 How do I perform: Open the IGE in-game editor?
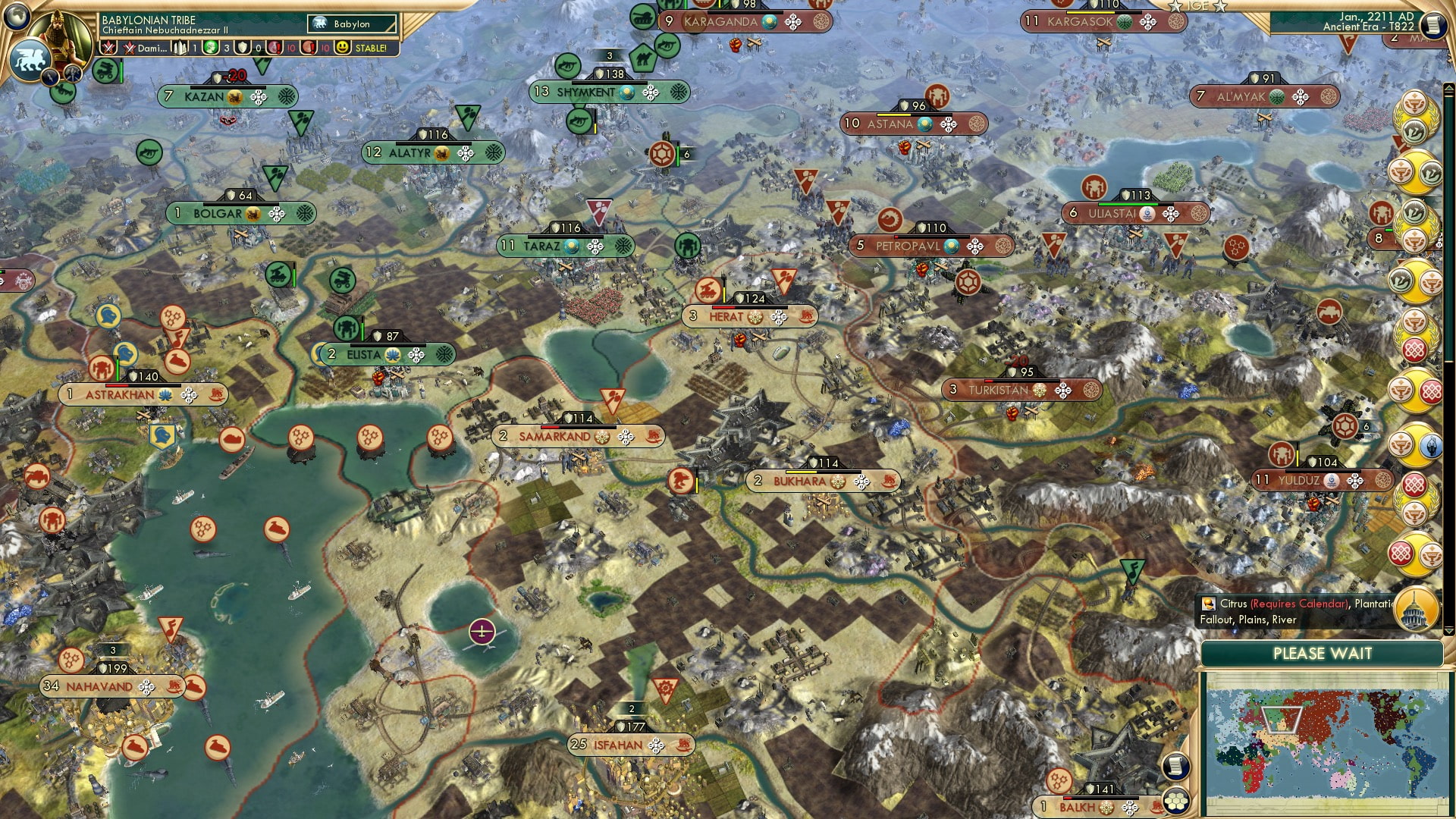coord(1198,6)
